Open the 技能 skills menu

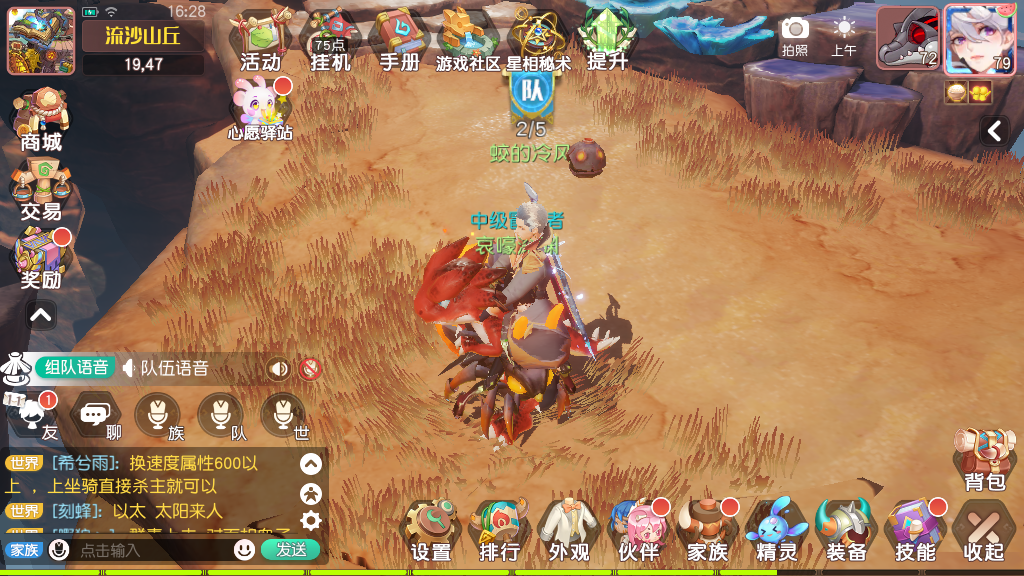[x=915, y=531]
